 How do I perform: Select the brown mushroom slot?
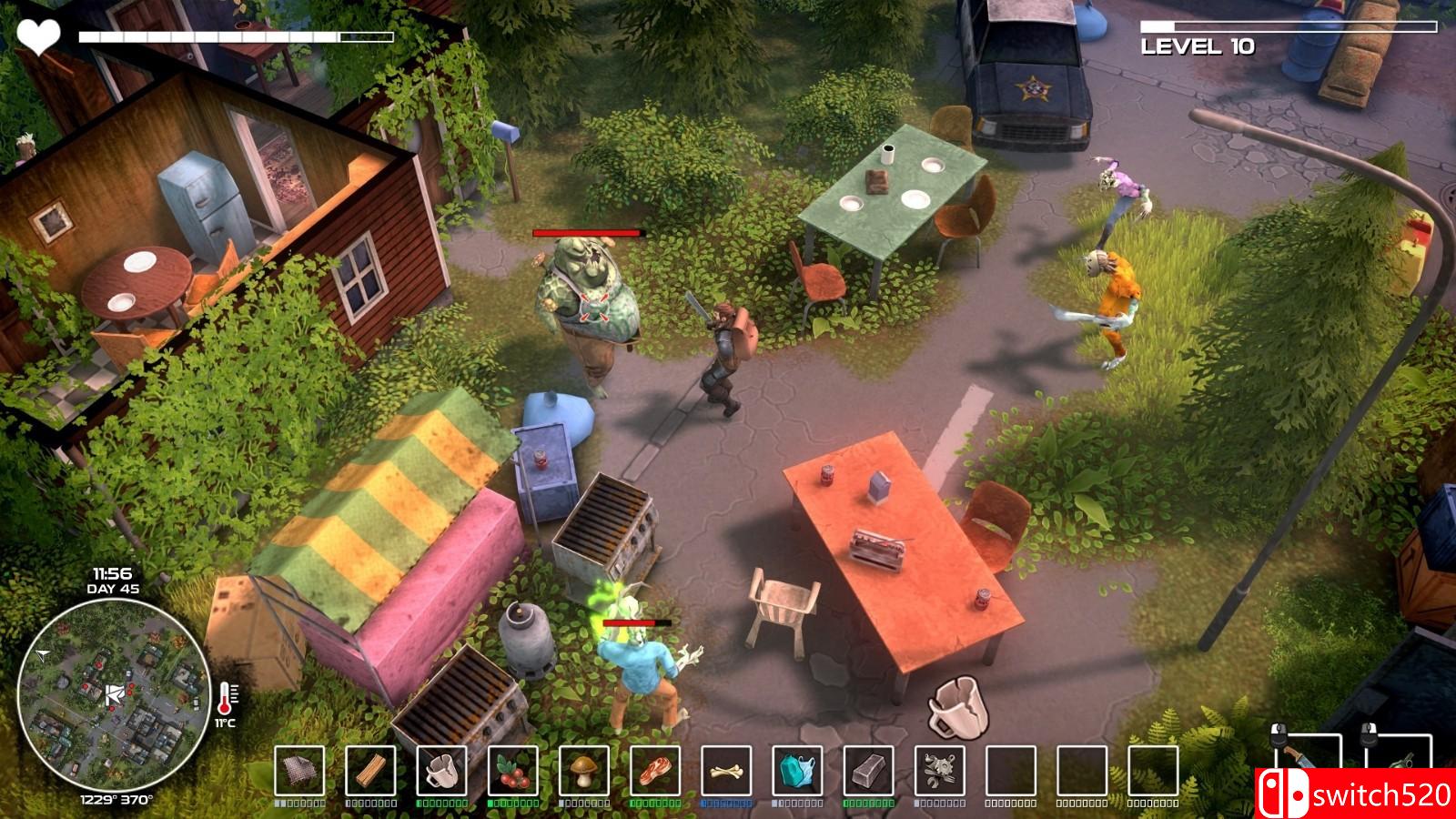[583, 771]
